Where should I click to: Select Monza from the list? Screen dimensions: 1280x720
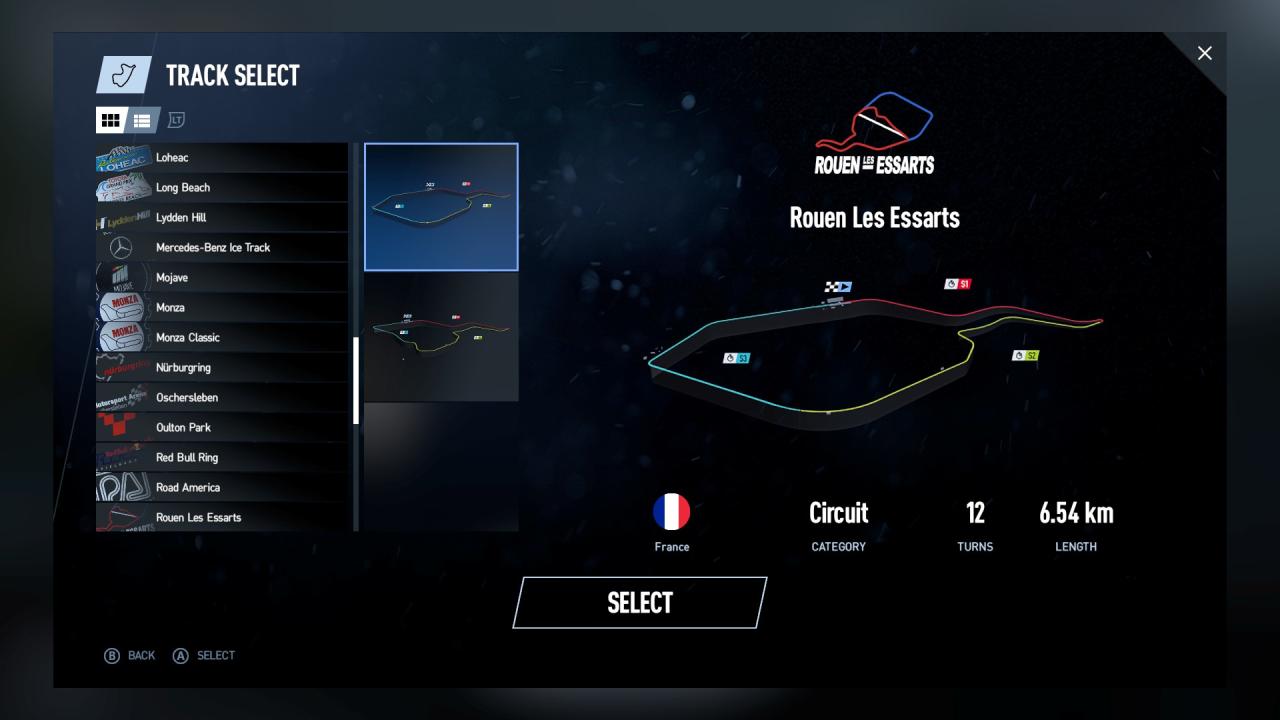(x=222, y=307)
